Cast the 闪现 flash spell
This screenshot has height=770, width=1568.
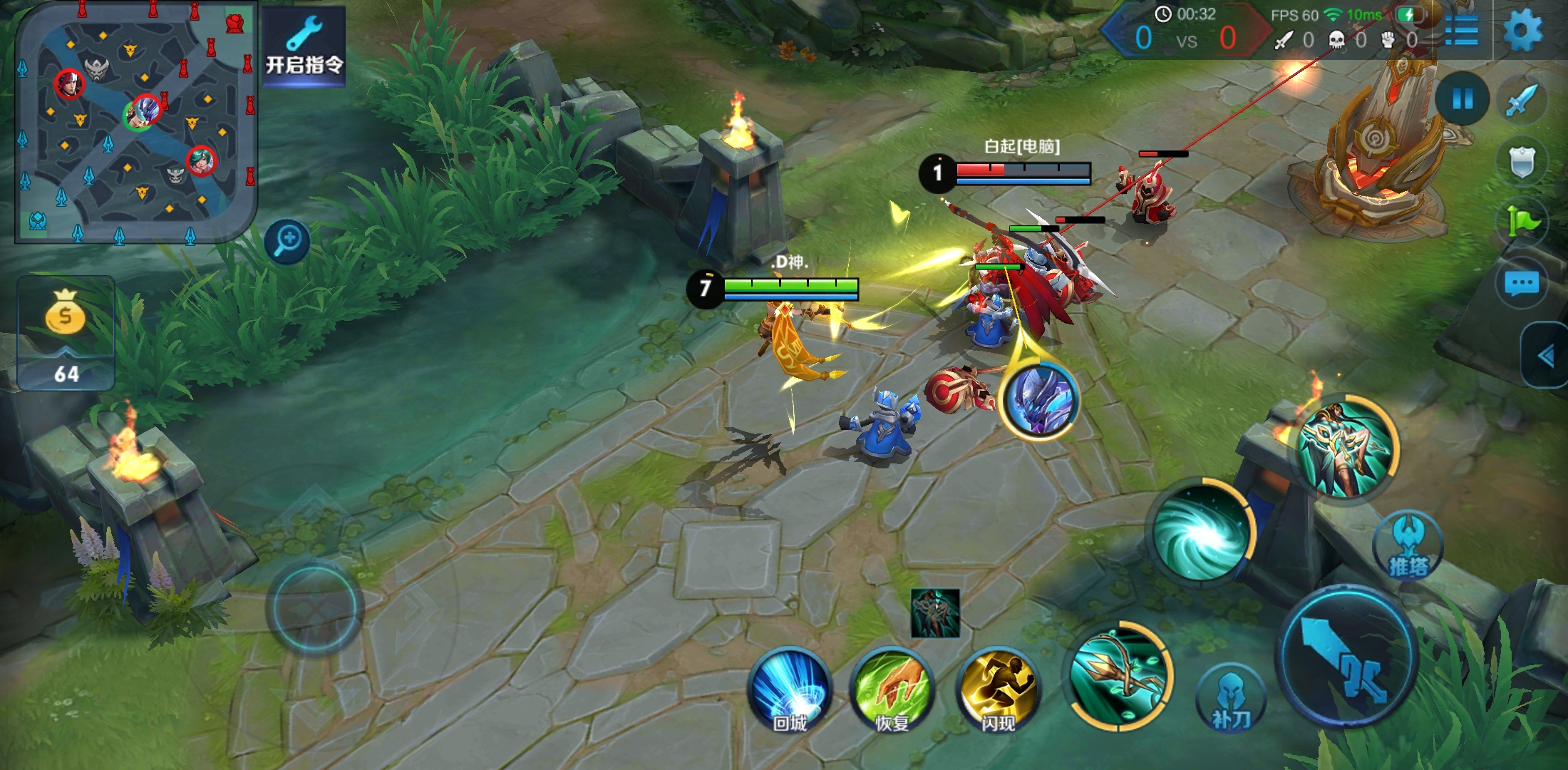coord(997,690)
